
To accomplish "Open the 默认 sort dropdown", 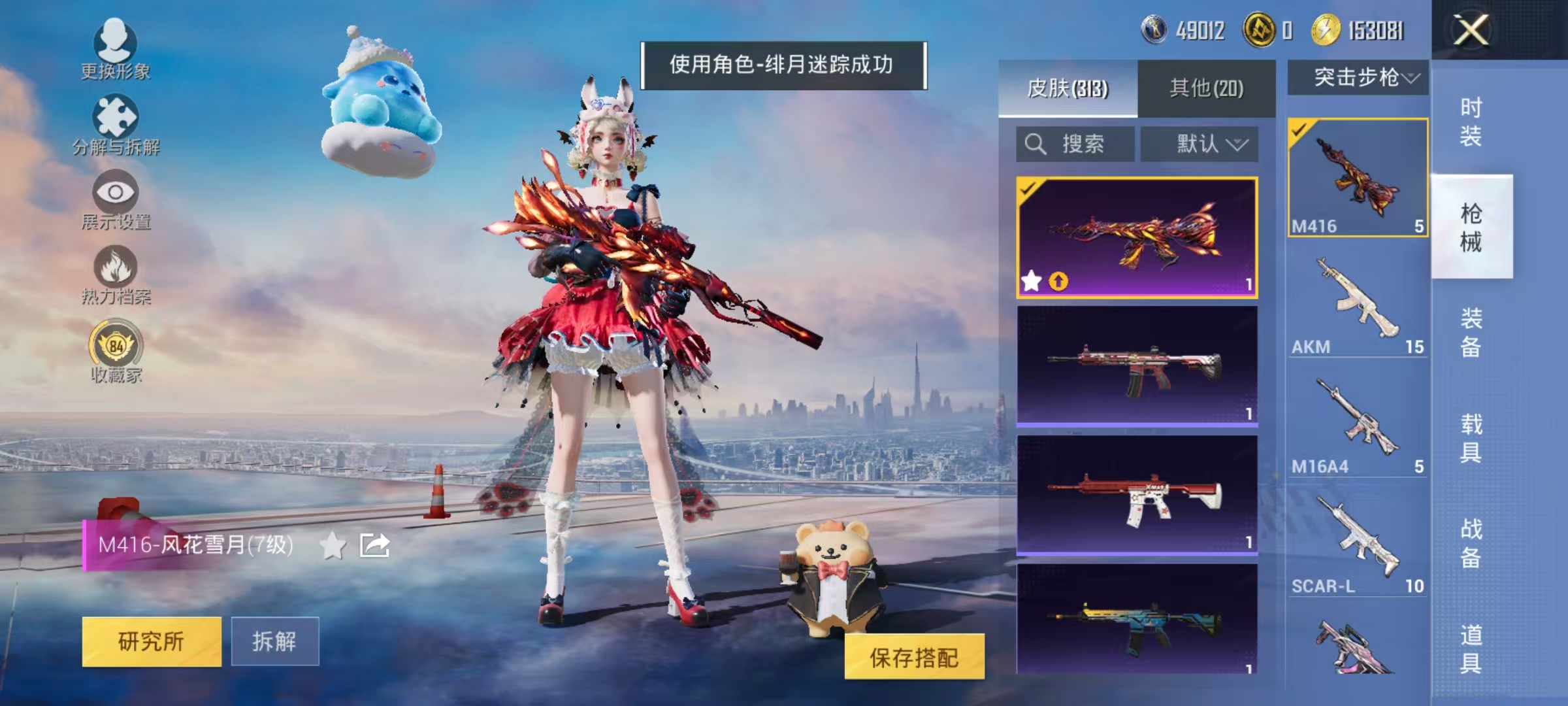I will point(1200,144).
